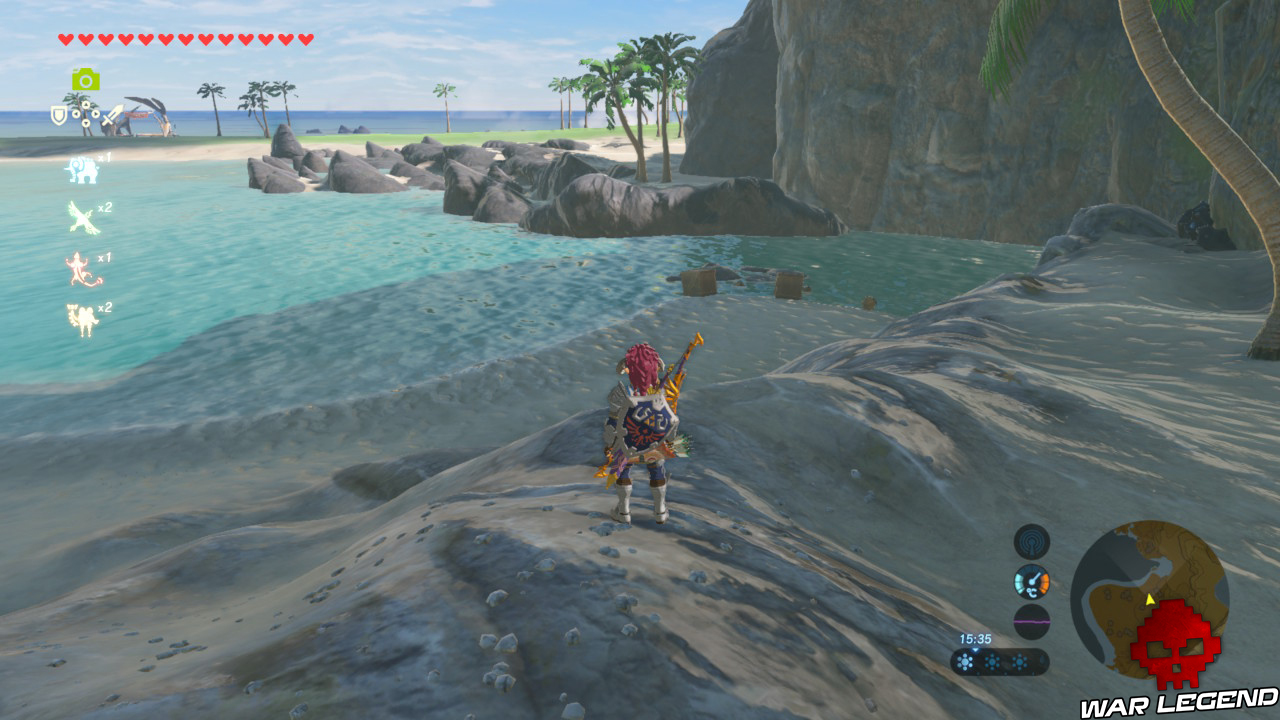The height and width of the screenshot is (720, 1280).
Task: Select the green camera Sheikah sensor icon
Action: [87, 77]
